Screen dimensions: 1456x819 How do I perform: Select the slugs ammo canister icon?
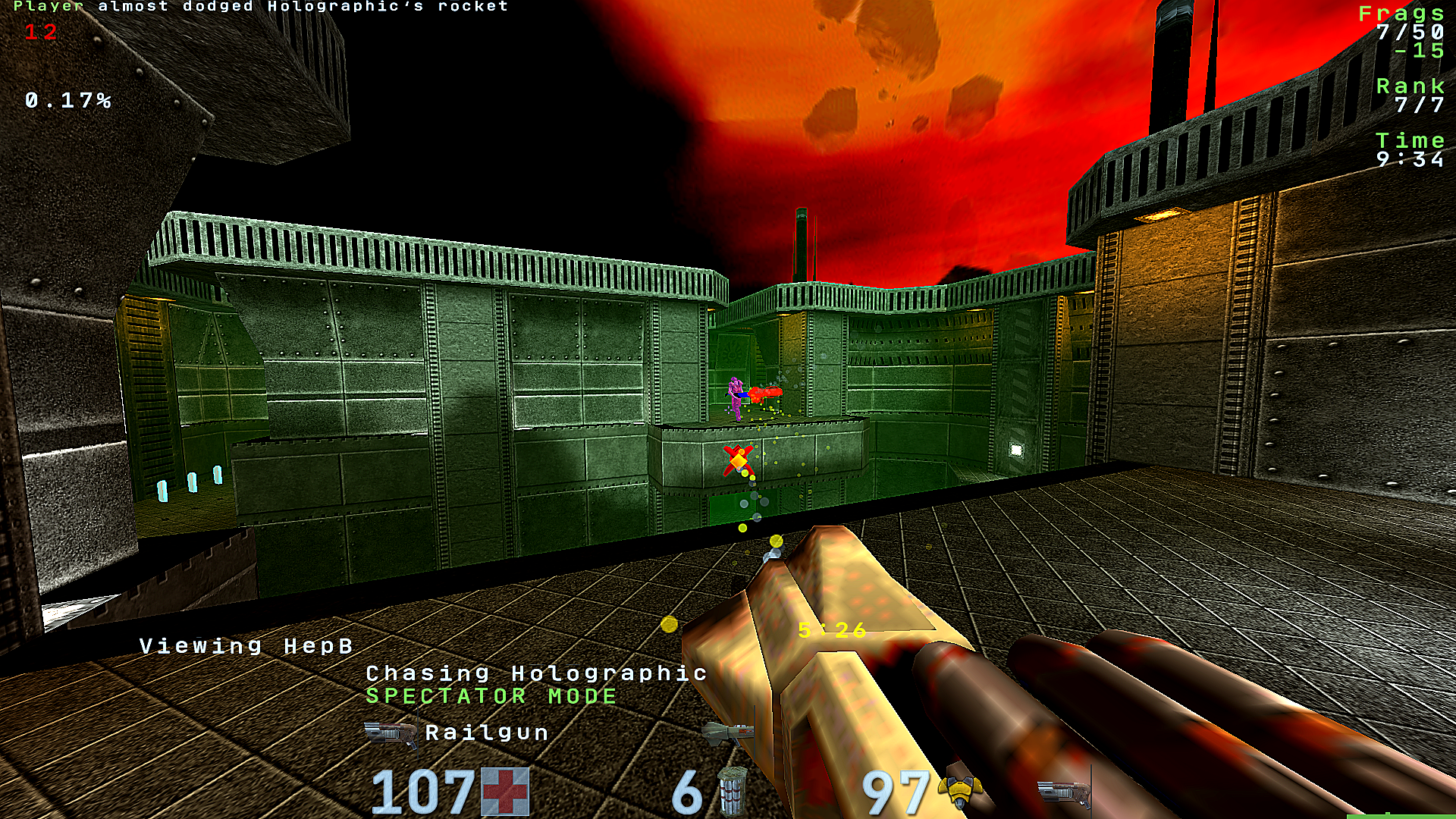[732, 792]
